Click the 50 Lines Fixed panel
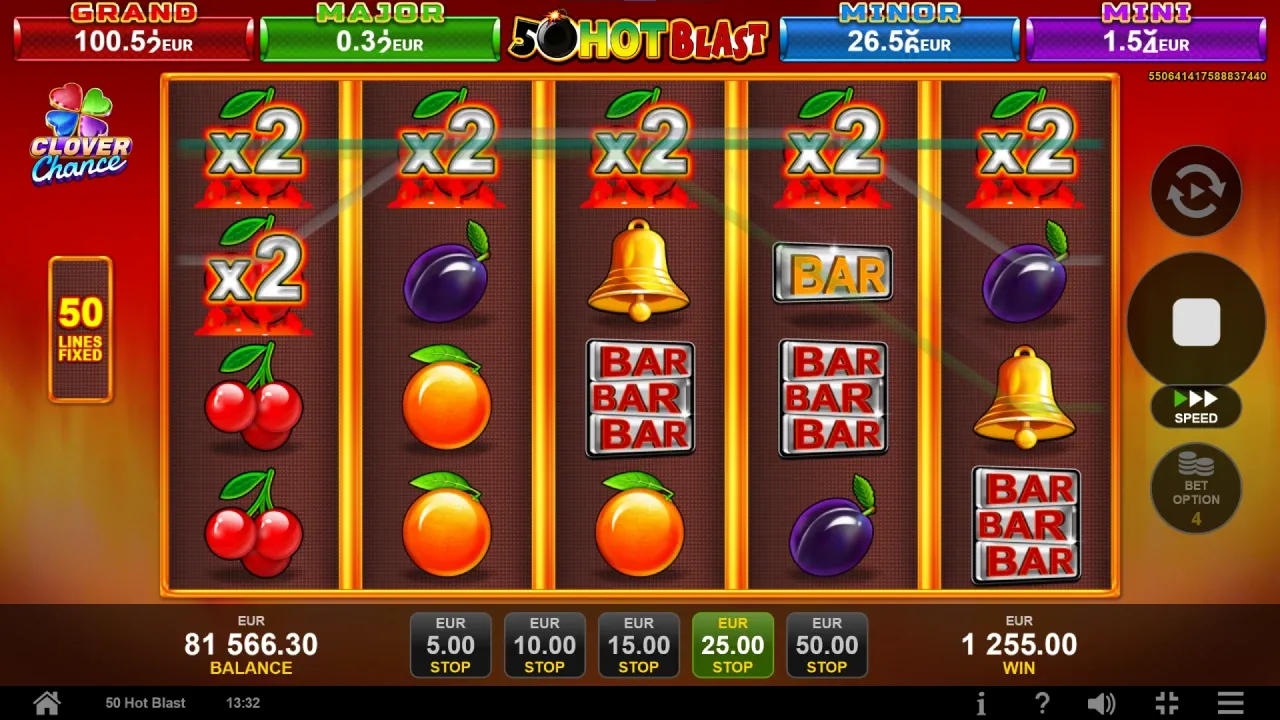1280x720 pixels. click(x=80, y=330)
